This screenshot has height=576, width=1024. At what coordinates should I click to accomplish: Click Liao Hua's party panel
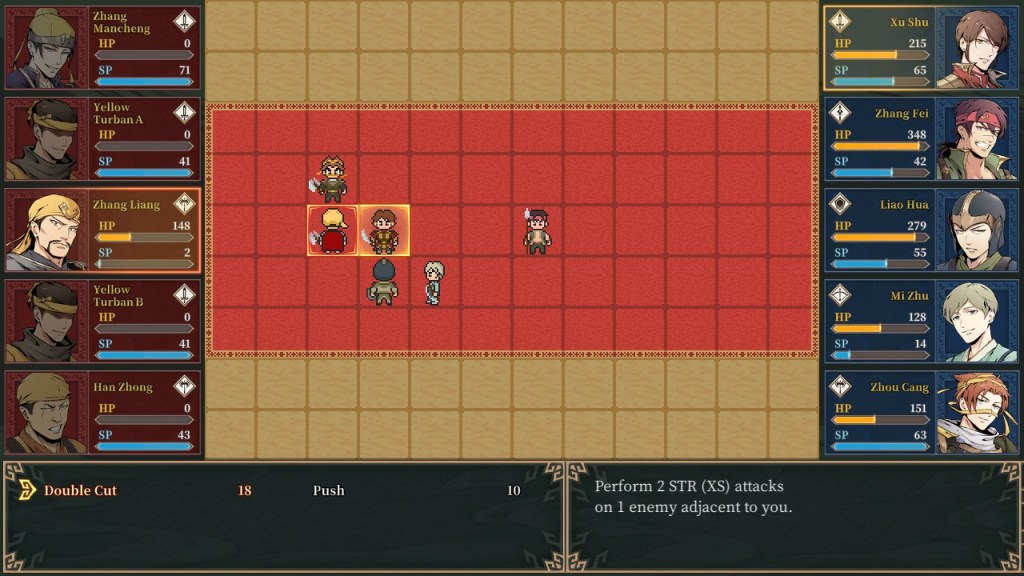tap(920, 231)
